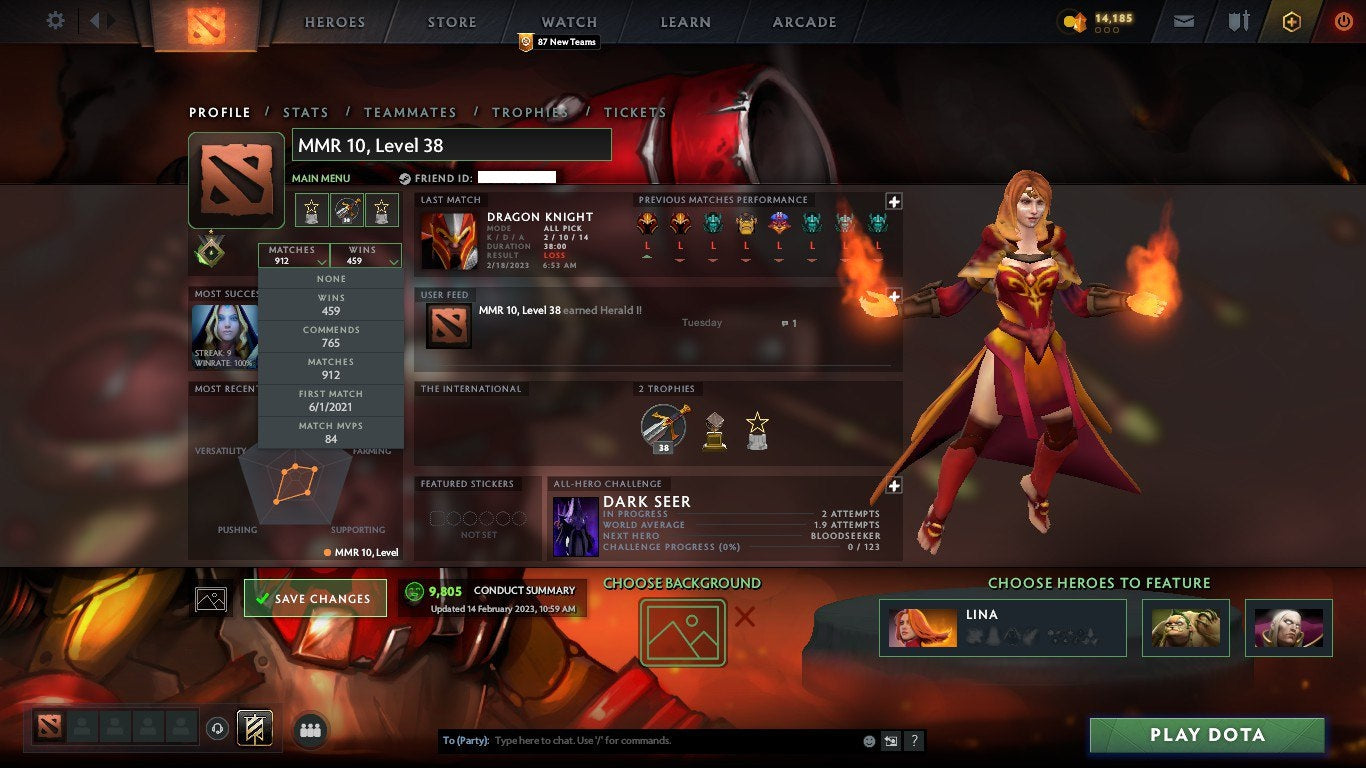Image resolution: width=1366 pixels, height=768 pixels.
Task: Open the Matches stat selector dropdown
Action: (x=293, y=255)
